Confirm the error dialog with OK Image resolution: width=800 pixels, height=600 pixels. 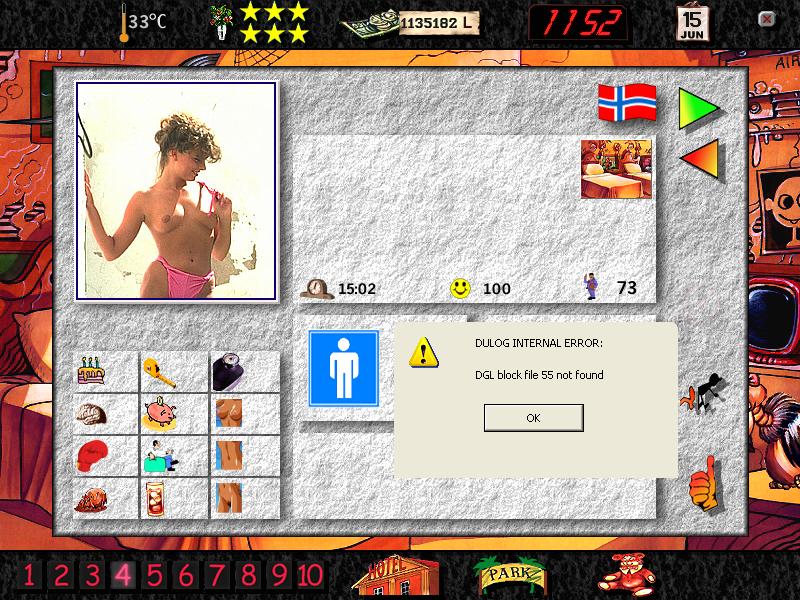point(533,418)
